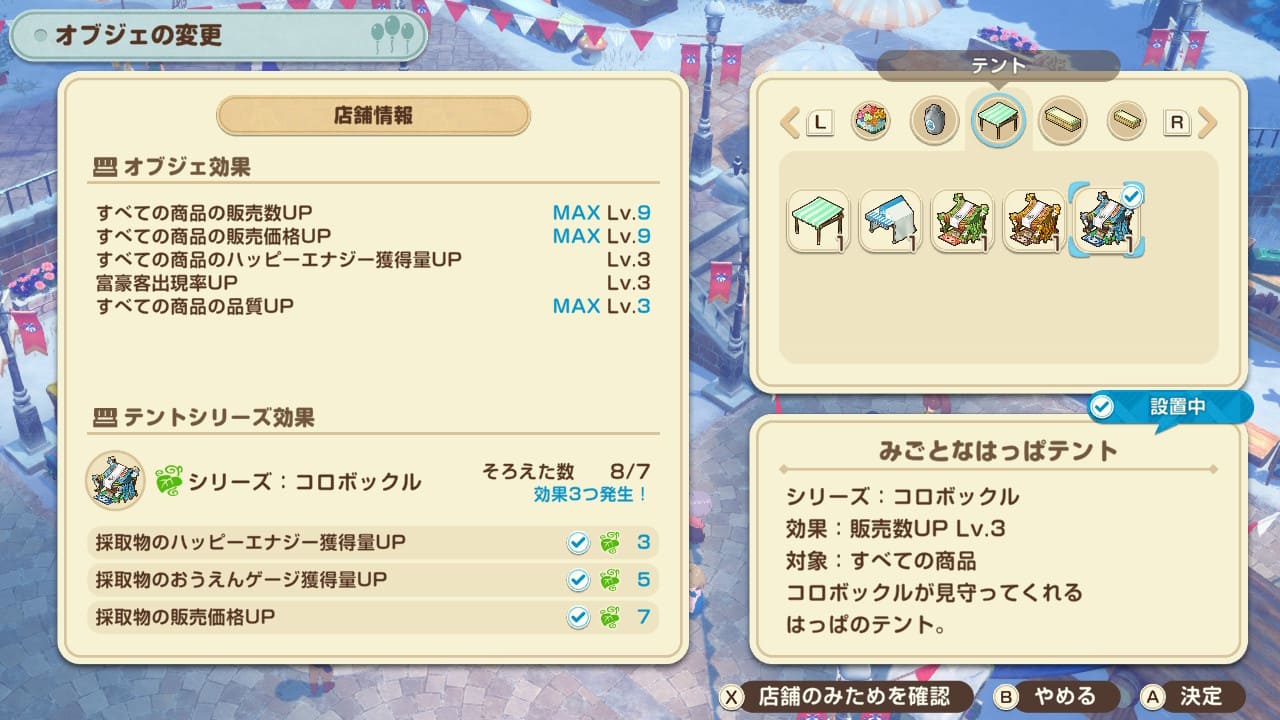Click the right arrow to next category
This screenshot has height=720, width=1280.
coord(1207,123)
